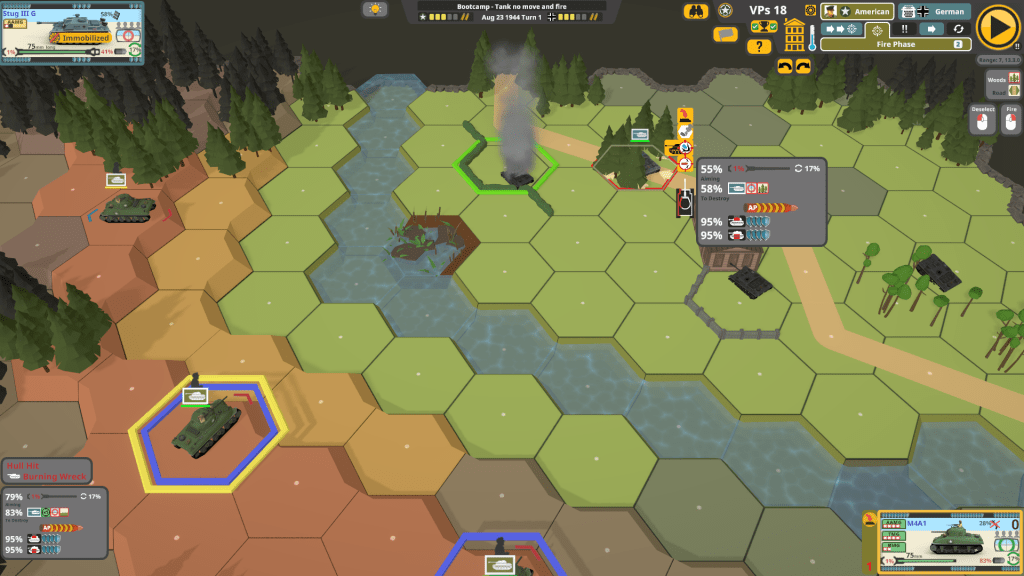
Task: Click the yellow question mark help button
Action: 759,46
